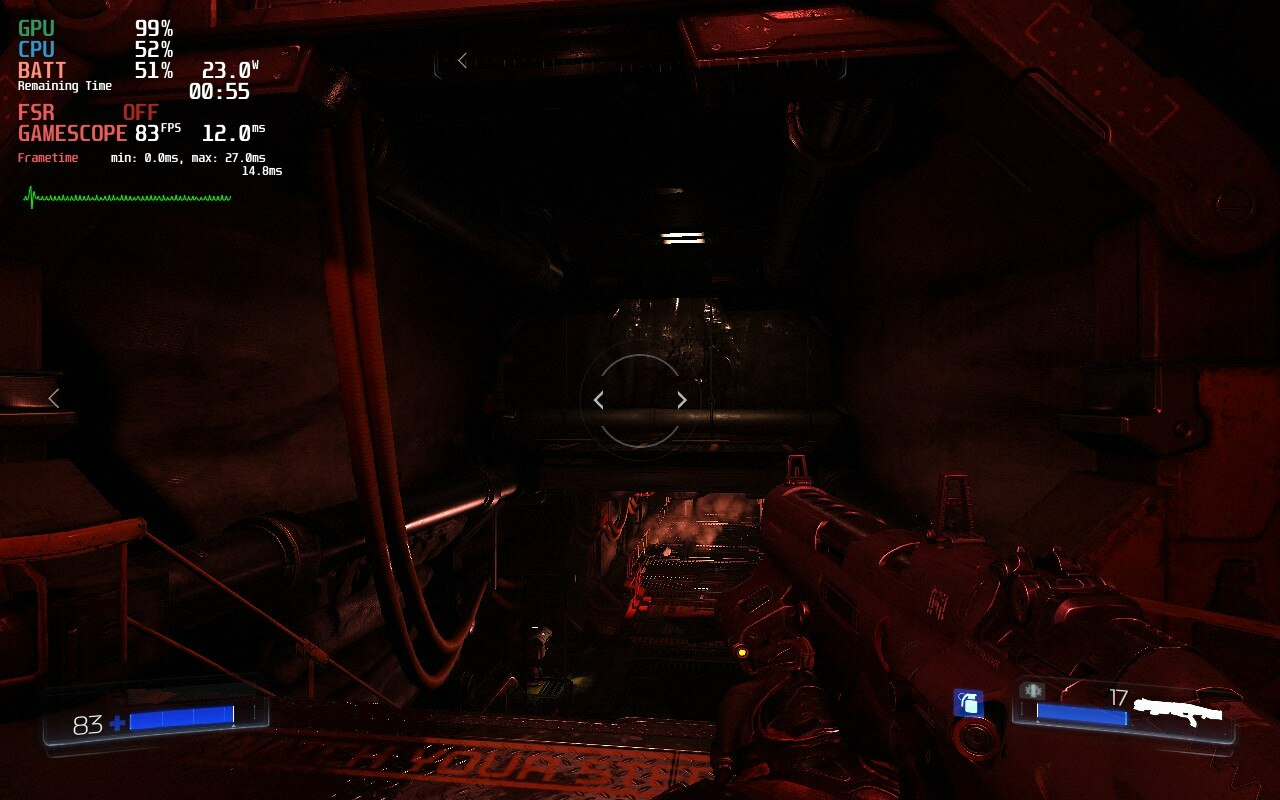Click the GAMESCOPE row in the performance overlay
The width and height of the screenshot is (1280, 800).
coord(70,133)
